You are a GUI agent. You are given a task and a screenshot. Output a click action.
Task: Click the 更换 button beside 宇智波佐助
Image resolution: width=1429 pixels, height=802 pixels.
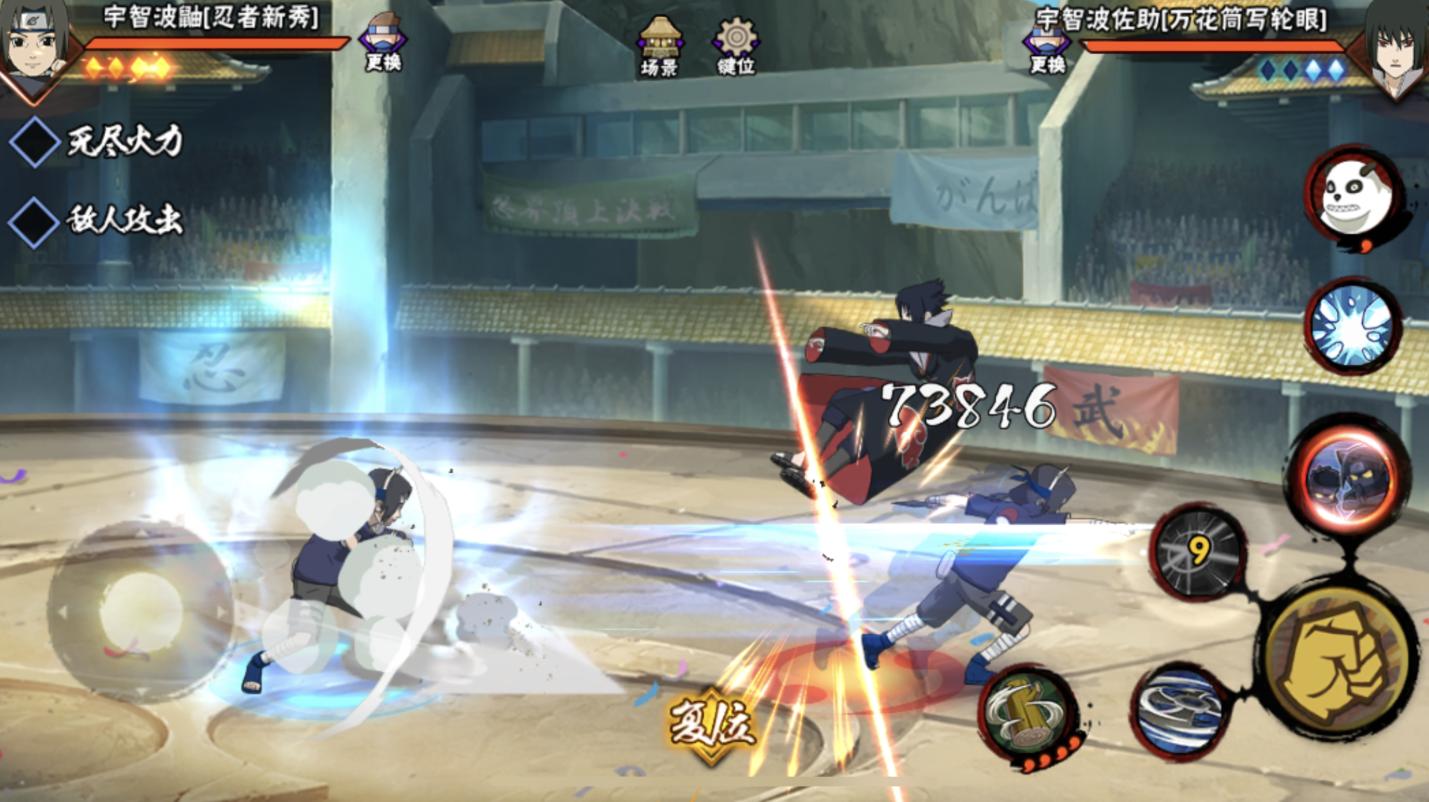tap(1047, 45)
